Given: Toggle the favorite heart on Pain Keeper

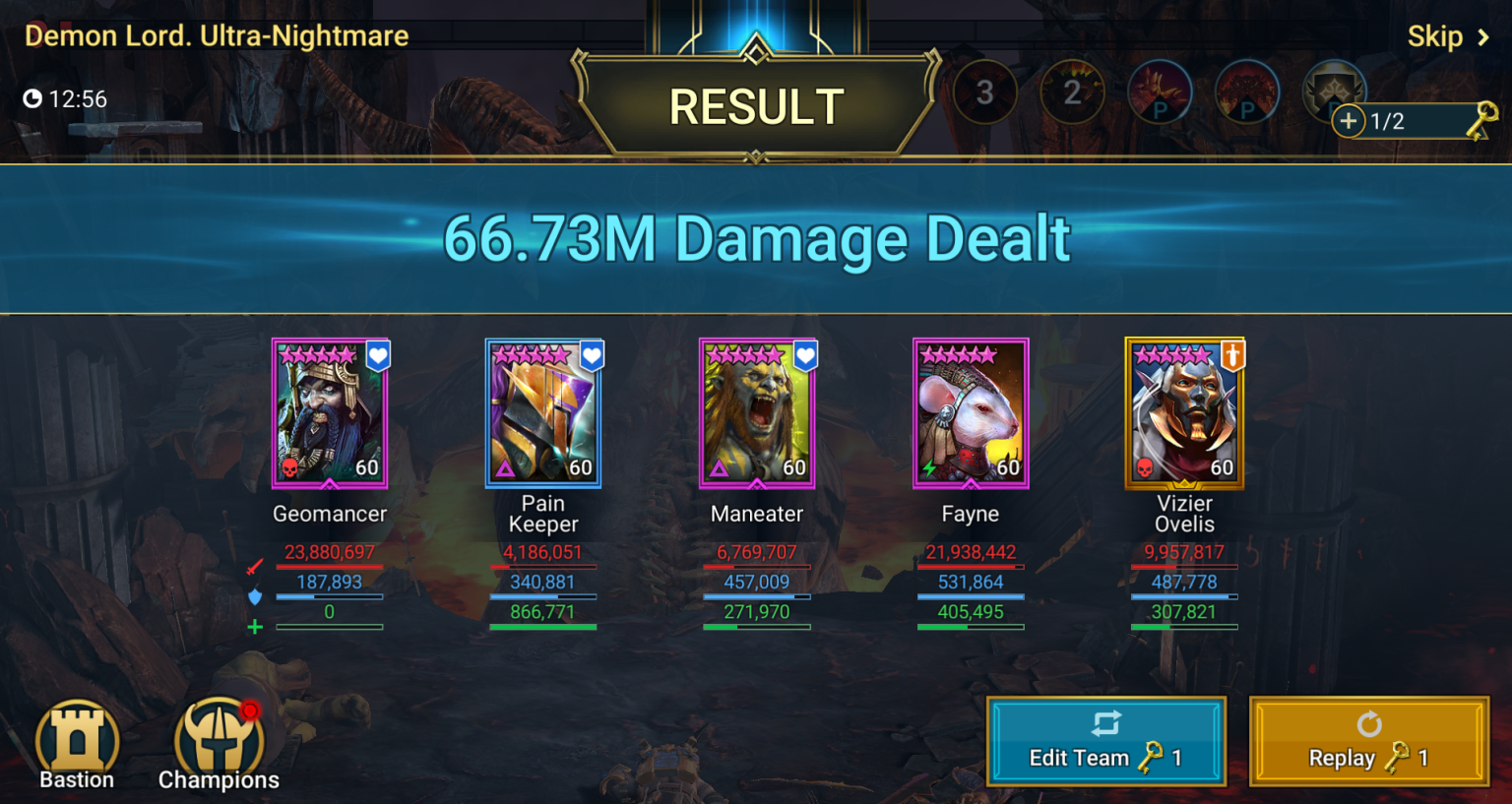Looking at the screenshot, I should (x=591, y=357).
